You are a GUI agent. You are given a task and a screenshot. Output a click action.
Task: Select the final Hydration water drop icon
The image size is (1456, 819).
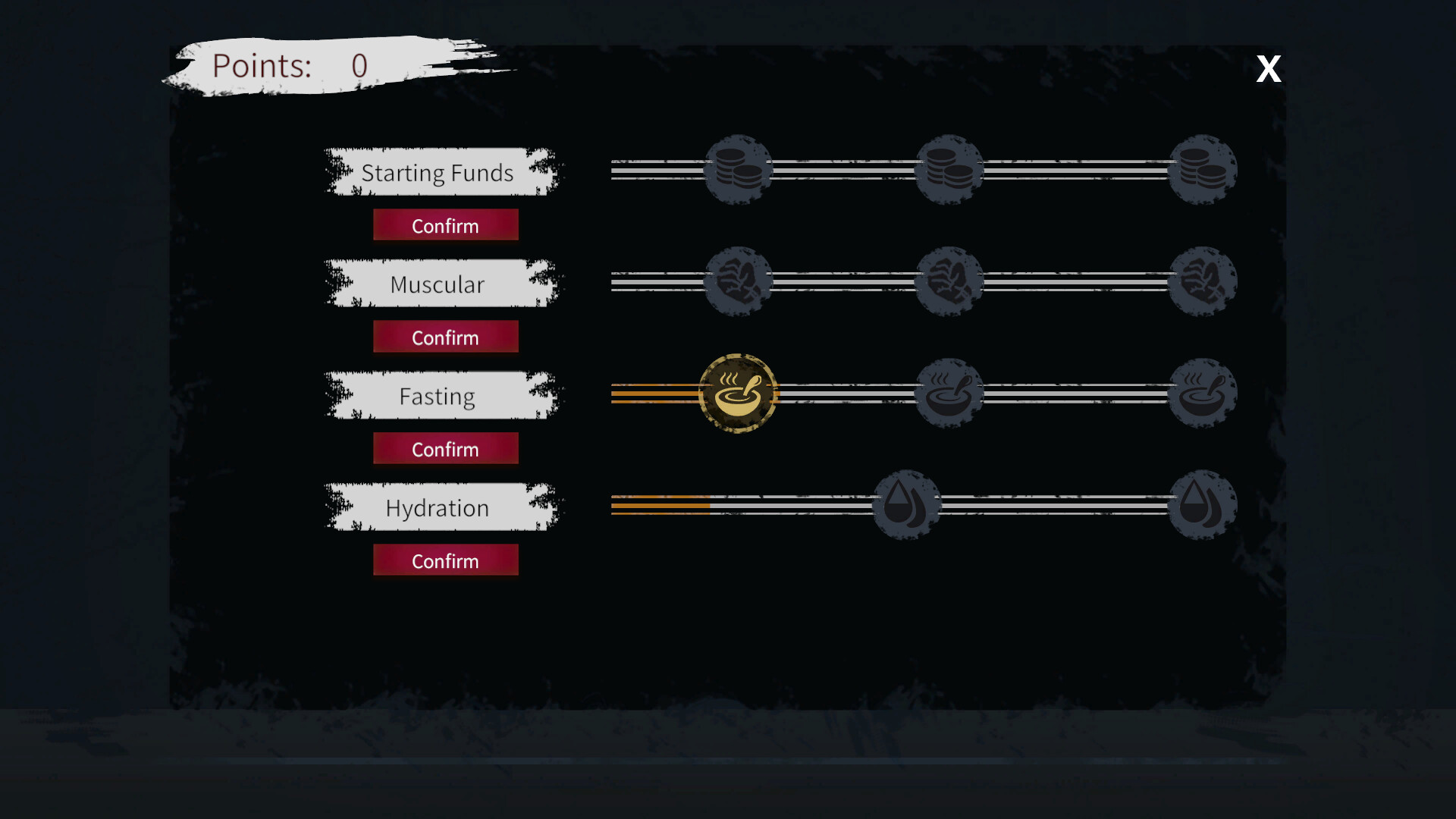tap(1202, 505)
